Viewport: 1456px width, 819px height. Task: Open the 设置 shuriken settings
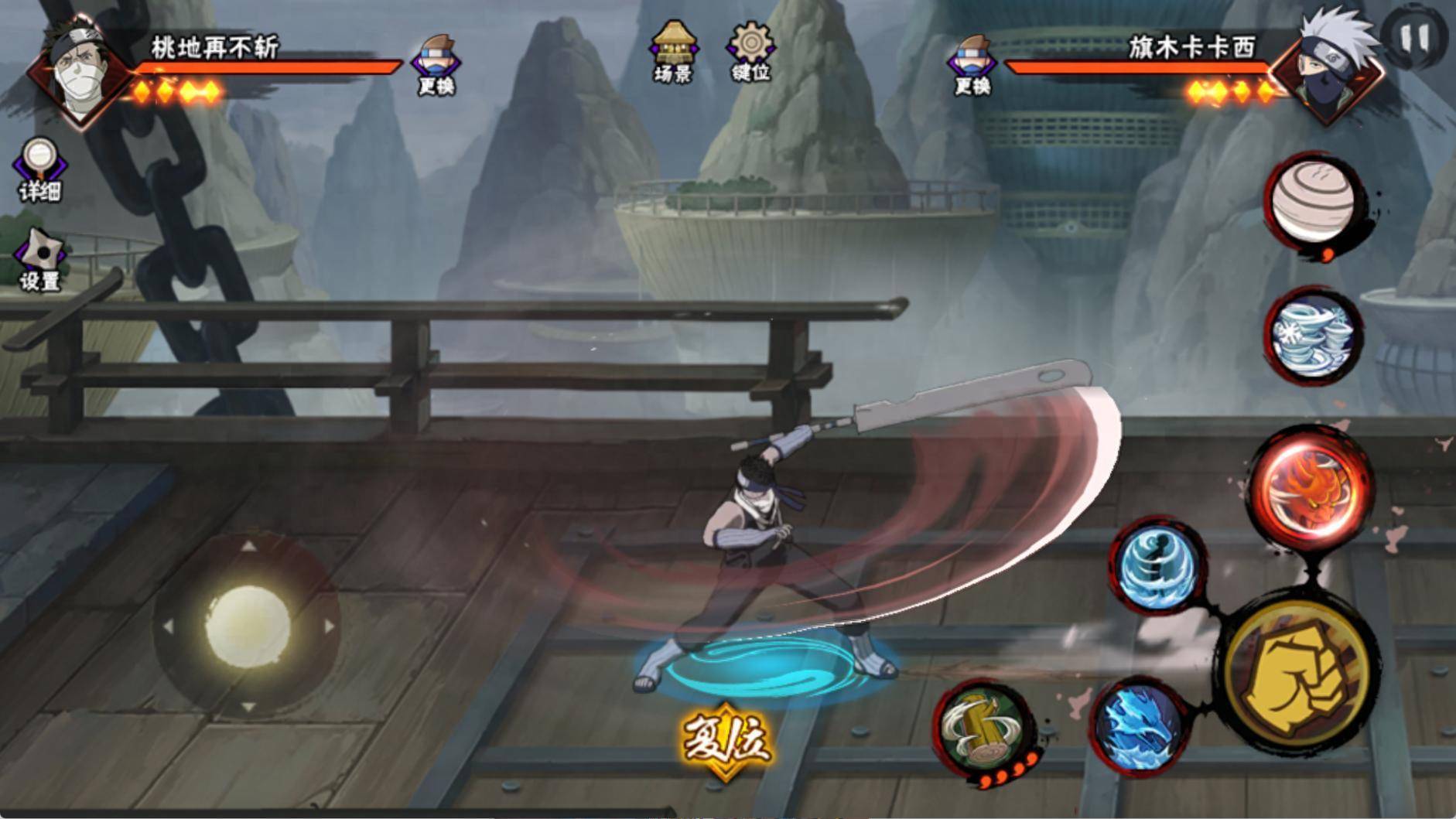[x=40, y=260]
